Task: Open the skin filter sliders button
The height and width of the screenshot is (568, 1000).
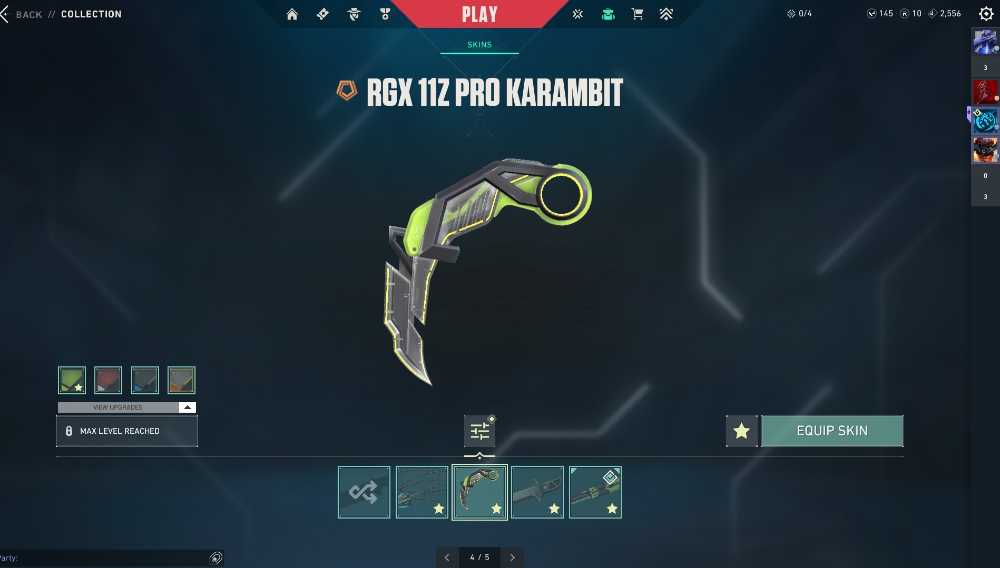Action: [x=480, y=431]
